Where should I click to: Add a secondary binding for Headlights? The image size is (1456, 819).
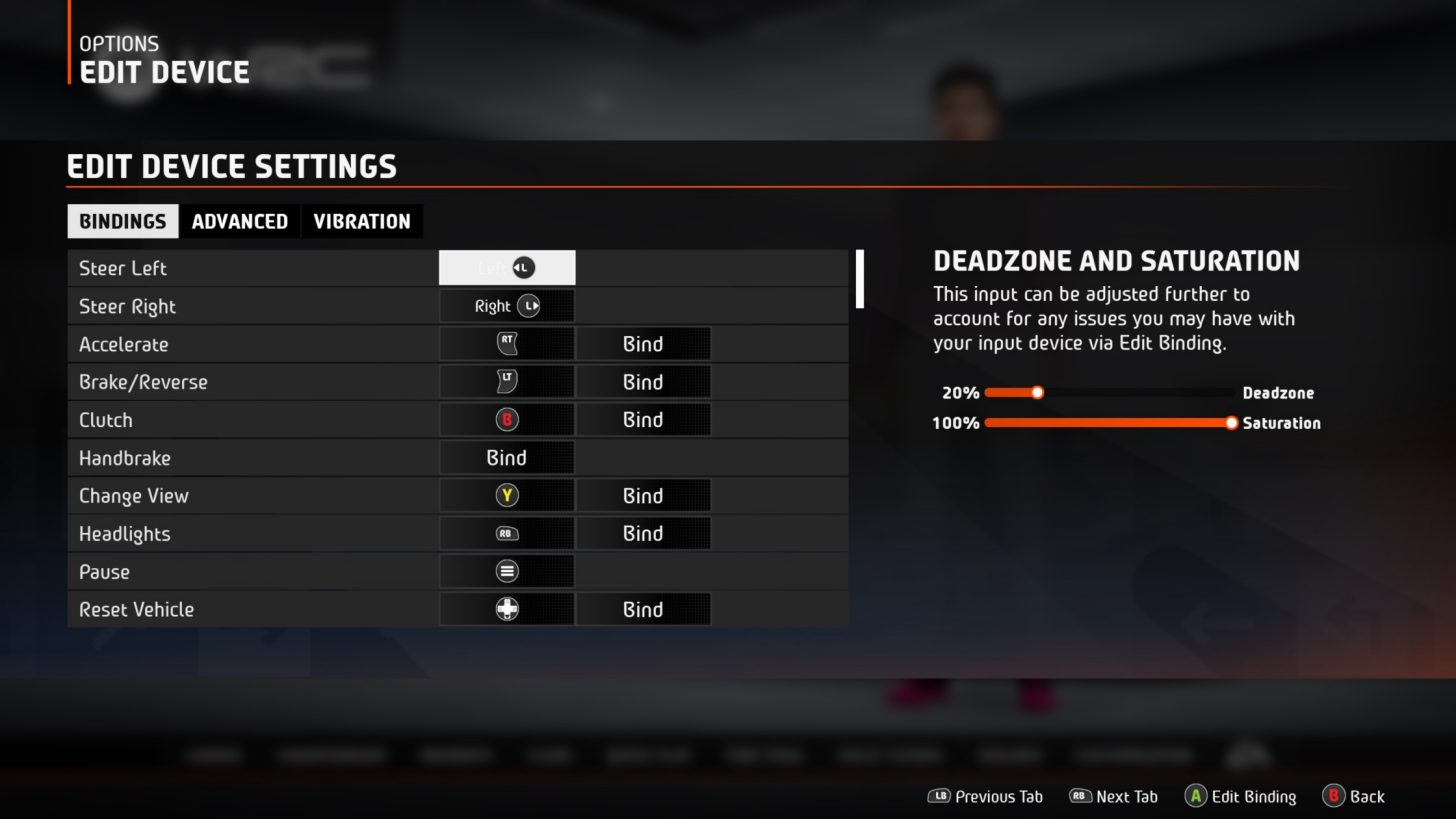click(x=643, y=533)
